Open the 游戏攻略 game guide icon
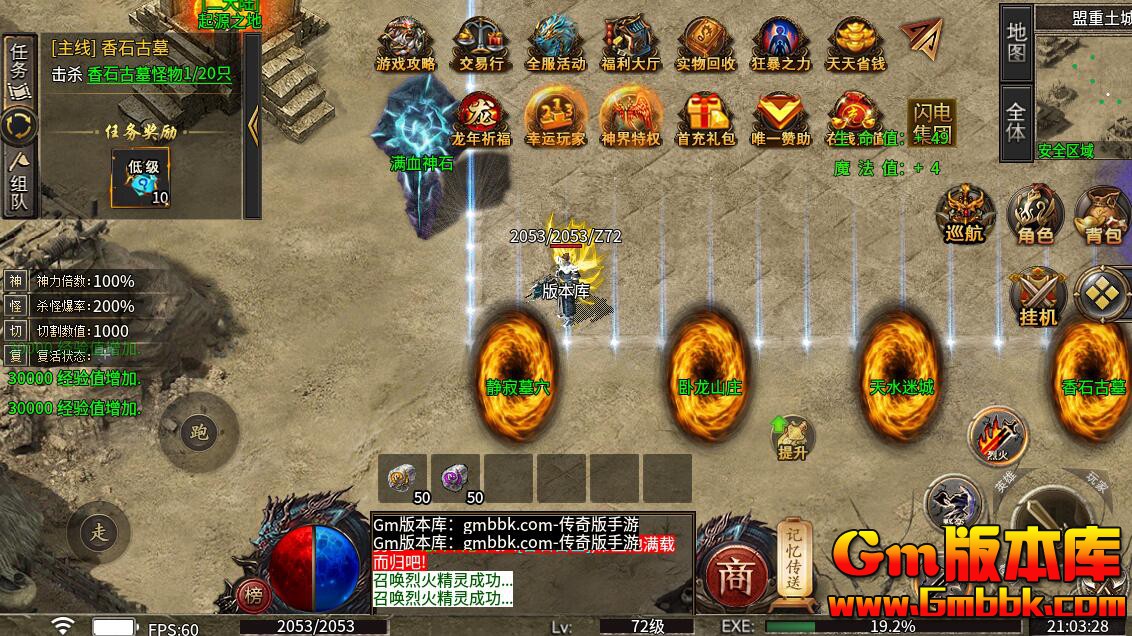1132x636 pixels. 405,42
